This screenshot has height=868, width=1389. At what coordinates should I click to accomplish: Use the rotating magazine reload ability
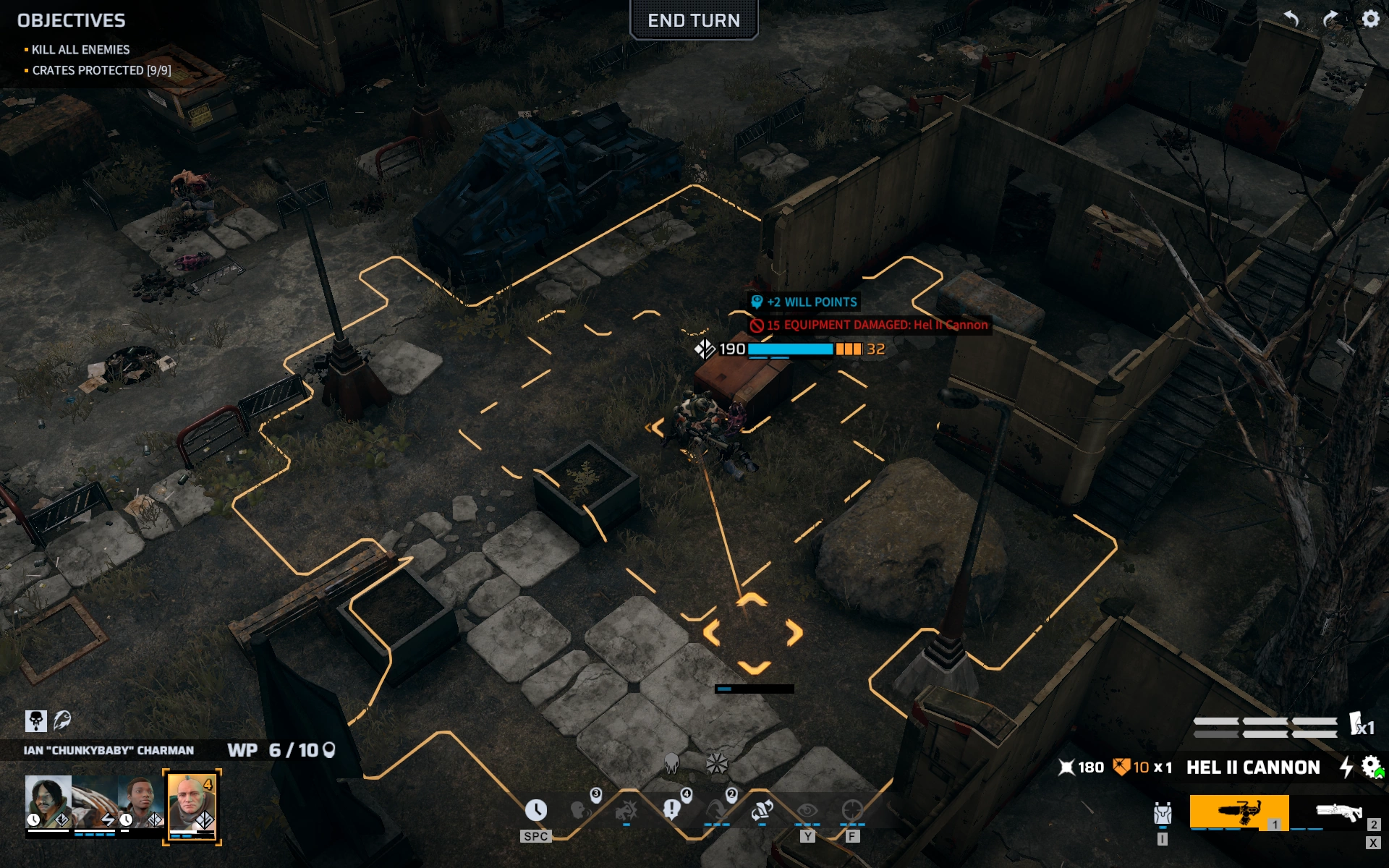(762, 810)
